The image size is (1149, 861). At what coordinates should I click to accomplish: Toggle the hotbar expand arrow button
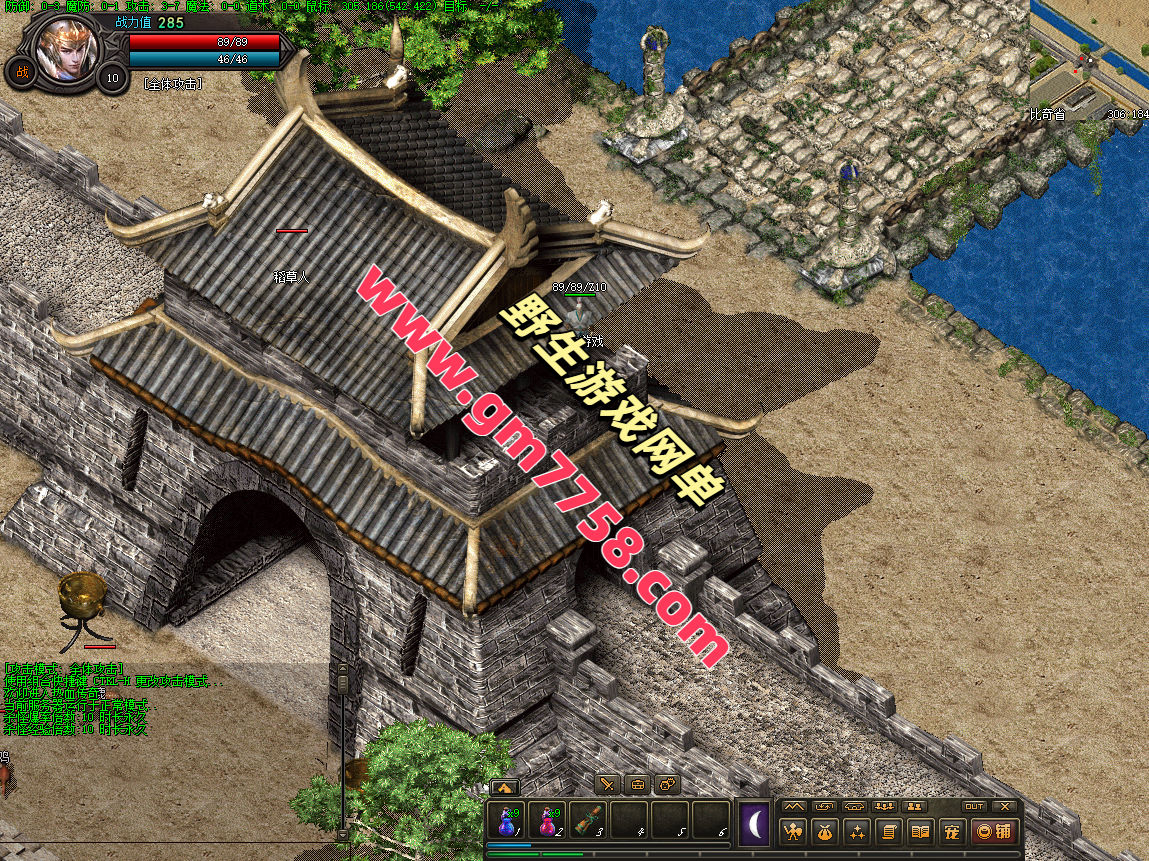[x=504, y=787]
